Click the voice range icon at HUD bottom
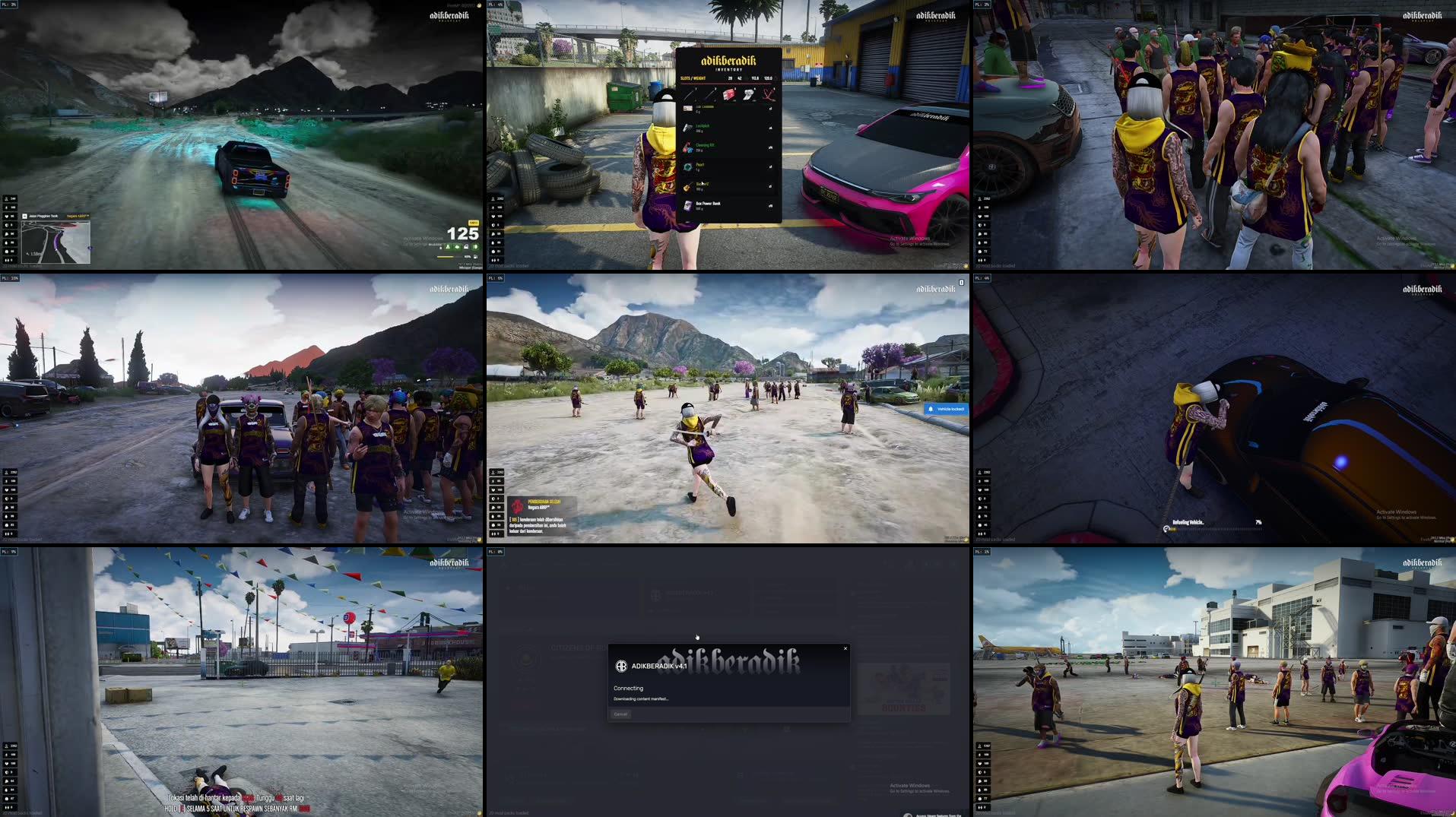Image resolution: width=1456 pixels, height=817 pixels. (x=493, y=260)
